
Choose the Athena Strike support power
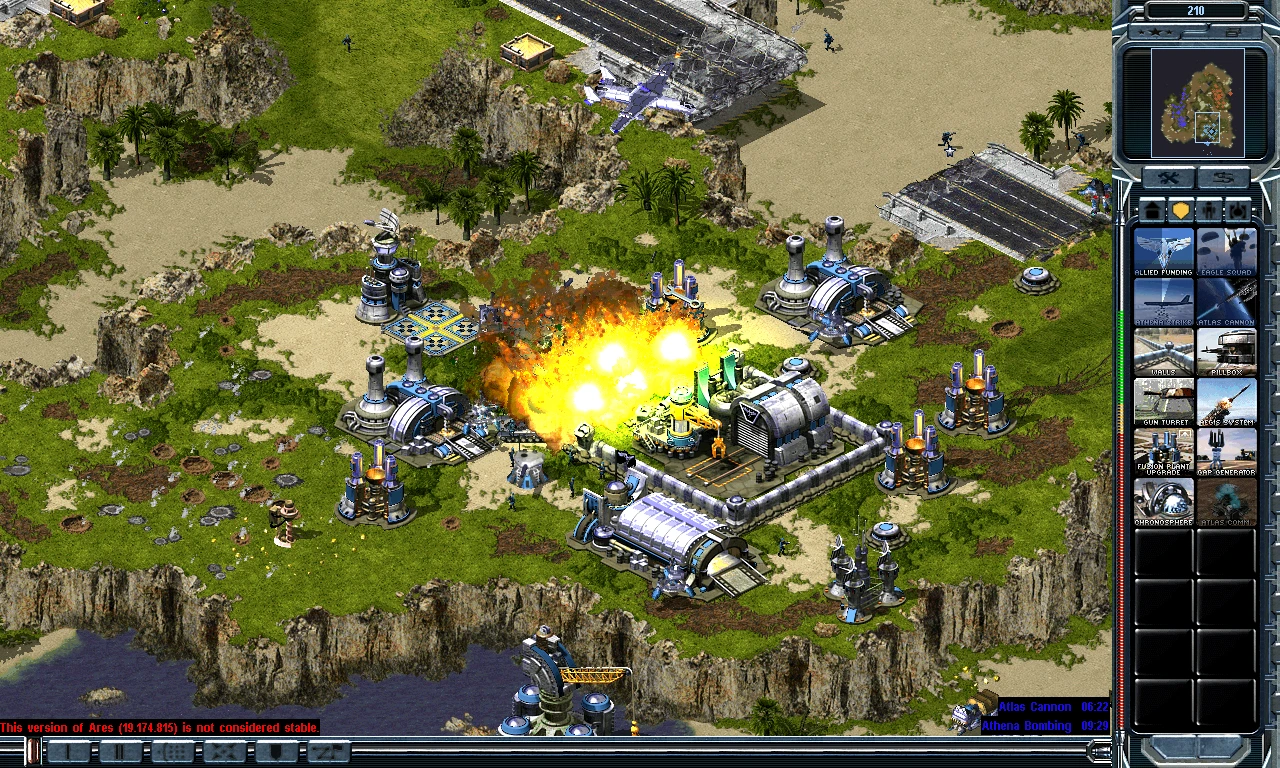pyautogui.click(x=1164, y=302)
